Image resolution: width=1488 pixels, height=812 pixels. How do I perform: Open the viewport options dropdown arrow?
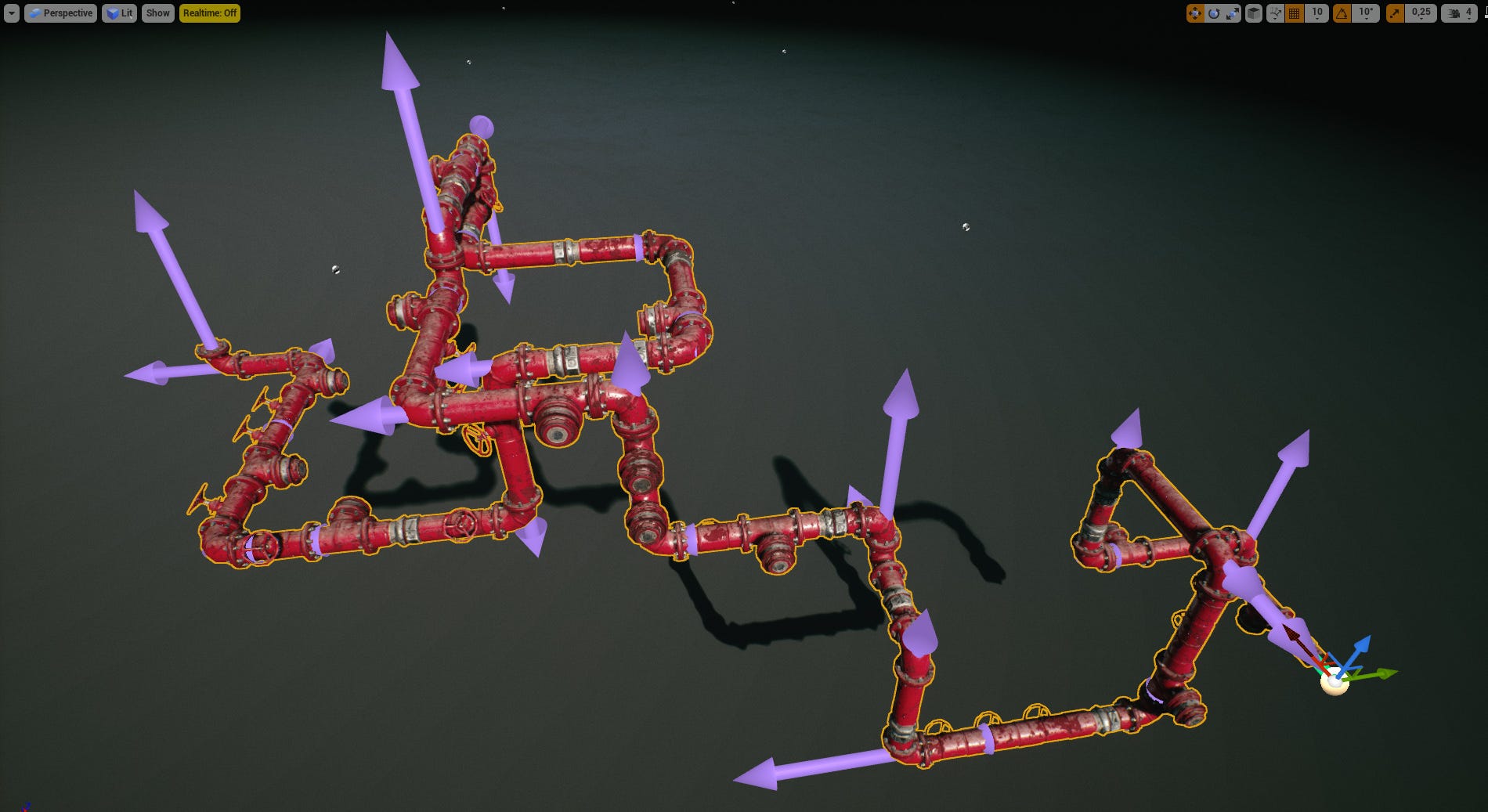point(11,13)
